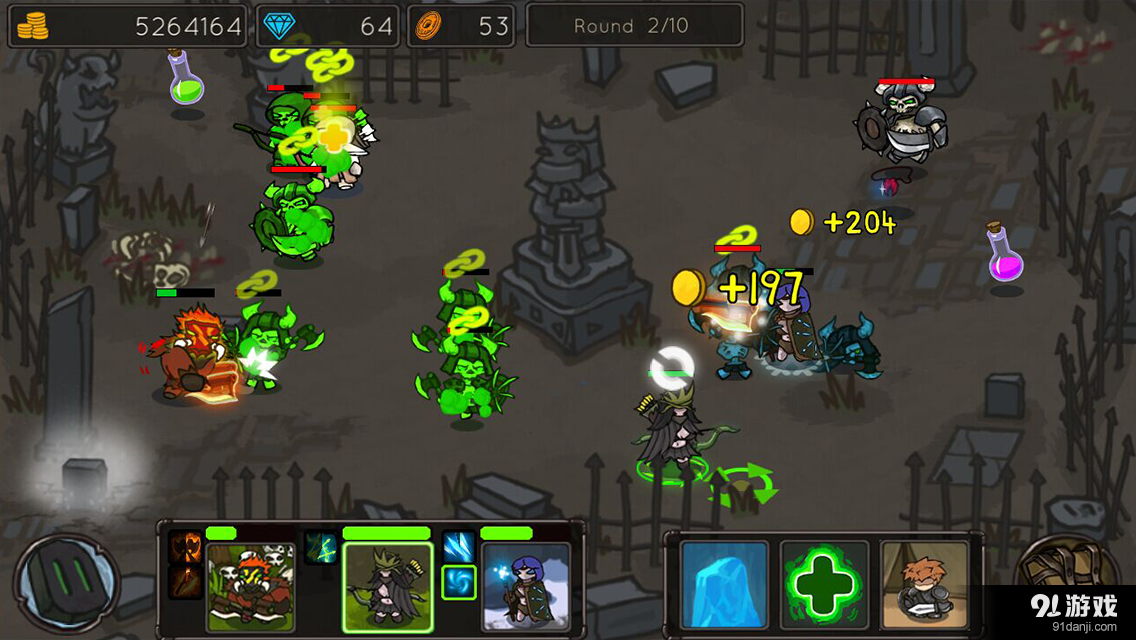The image size is (1136, 640).
Task: Use the barbarian's upper fire skill
Action: point(185,547)
